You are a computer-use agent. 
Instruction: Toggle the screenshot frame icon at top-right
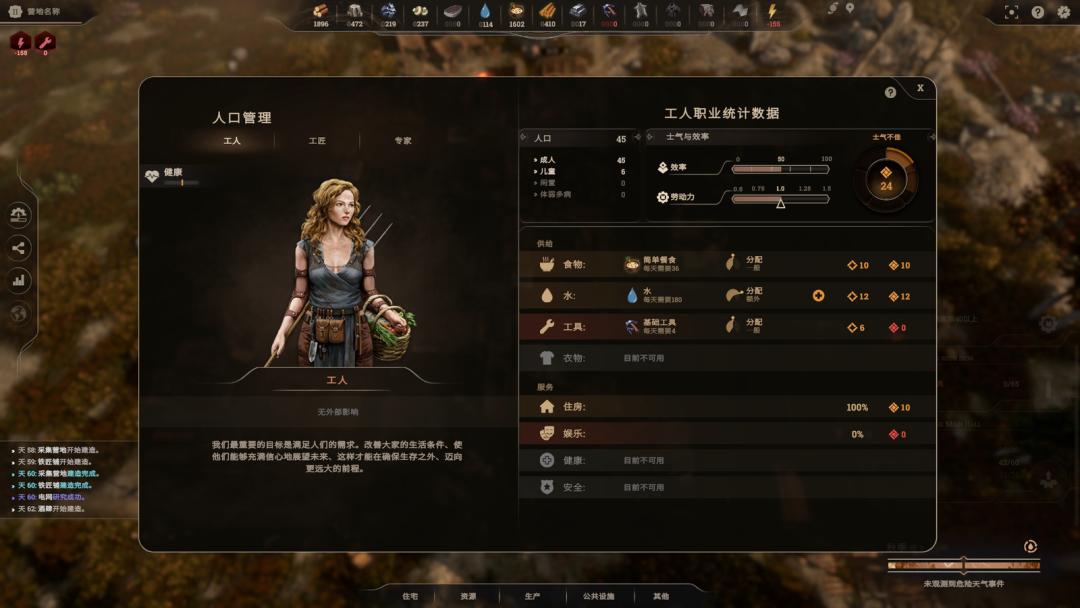[1011, 12]
